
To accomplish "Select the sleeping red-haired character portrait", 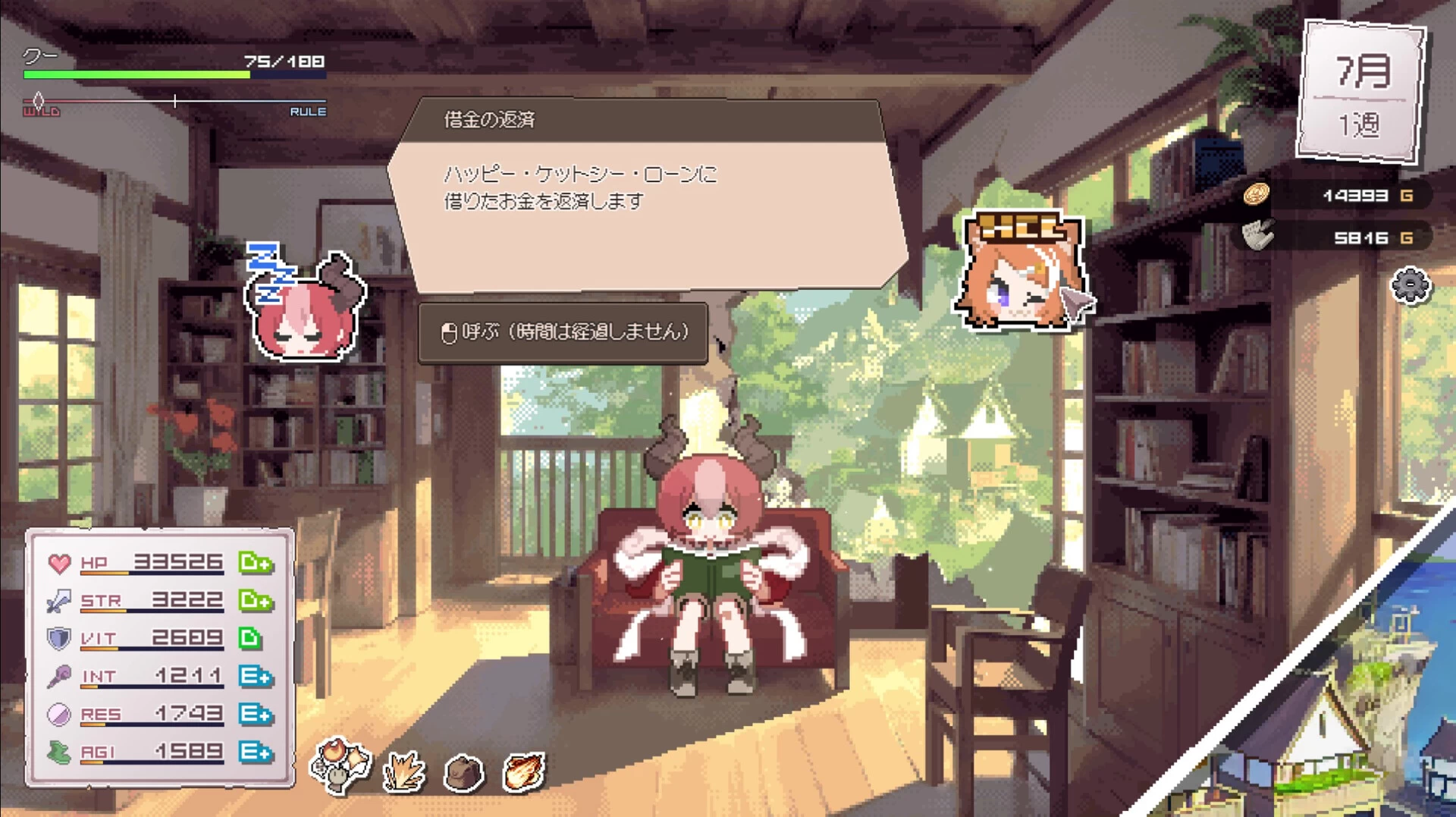I will (x=303, y=319).
